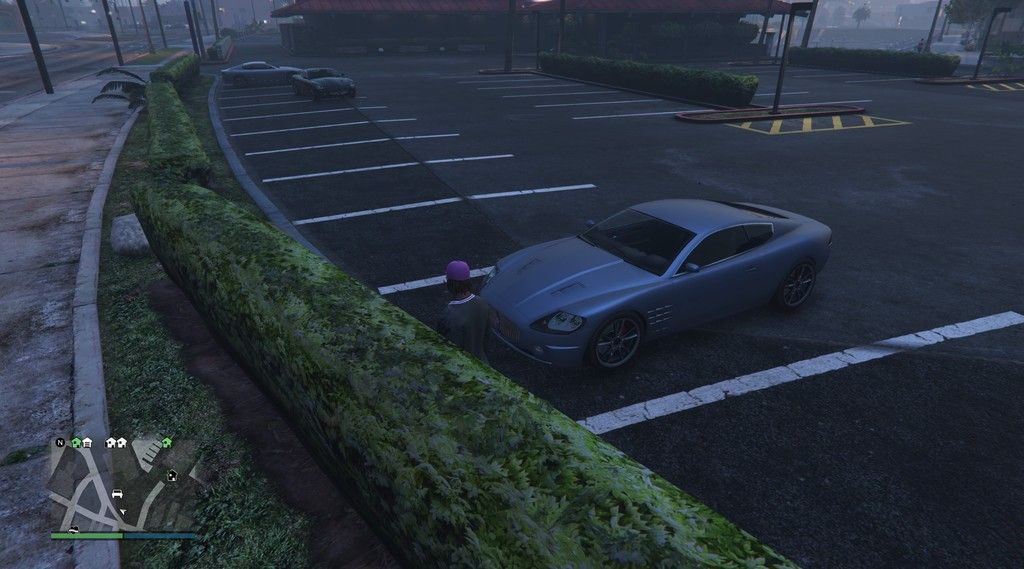Select the player arrow on the minimap
1024x569 pixels.
pos(123,511)
